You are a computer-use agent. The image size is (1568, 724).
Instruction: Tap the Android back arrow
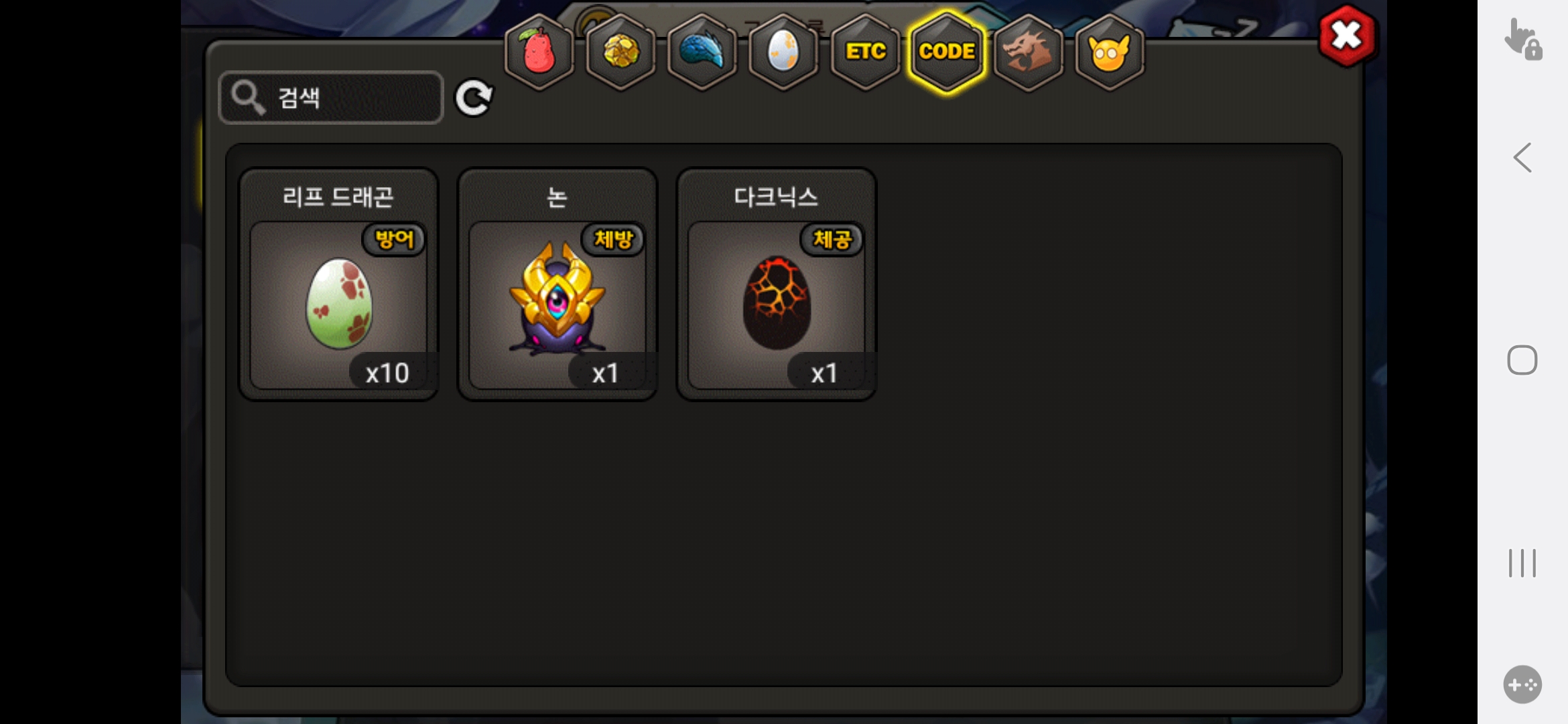tap(1522, 158)
